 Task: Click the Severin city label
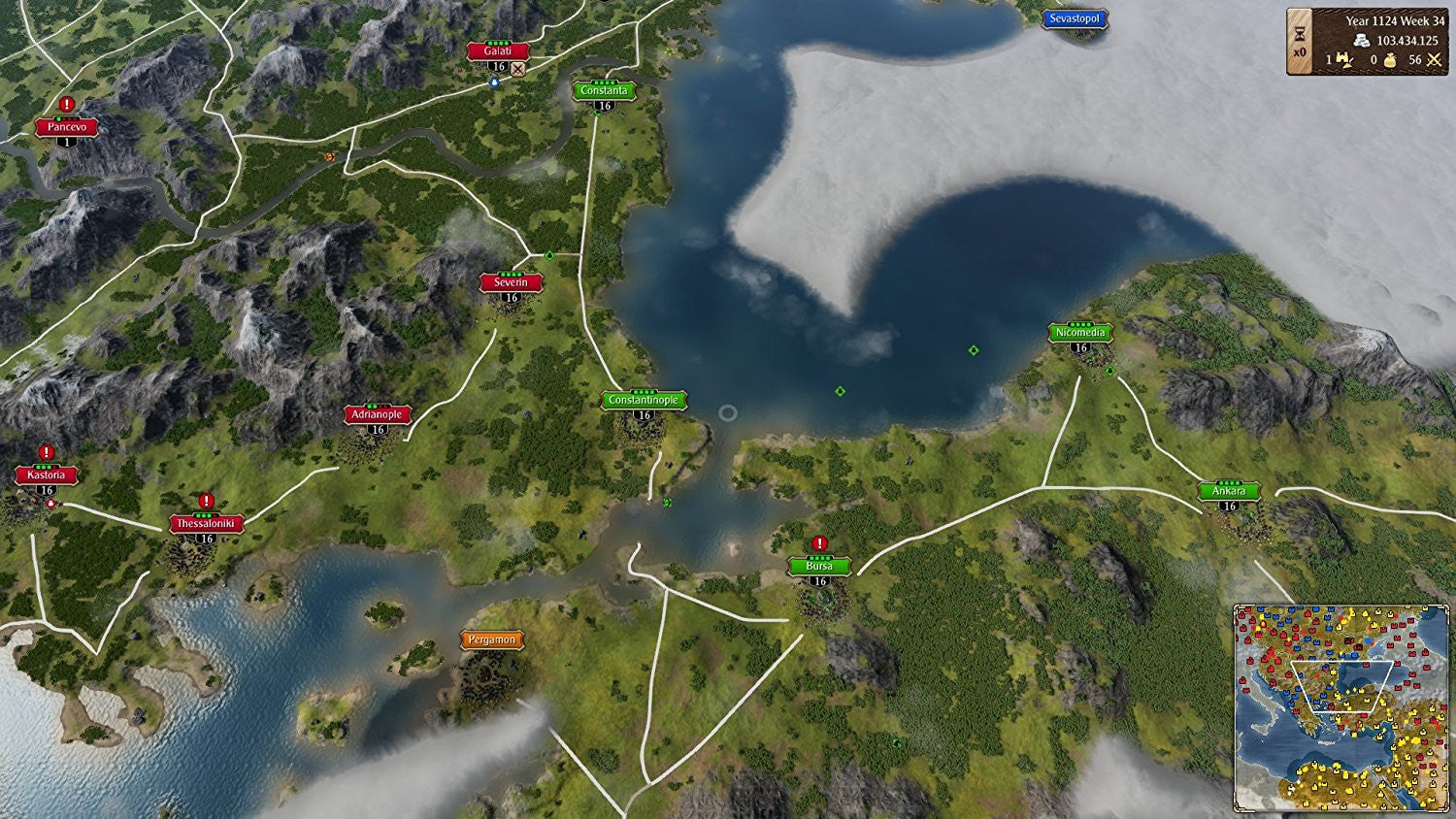(x=511, y=282)
